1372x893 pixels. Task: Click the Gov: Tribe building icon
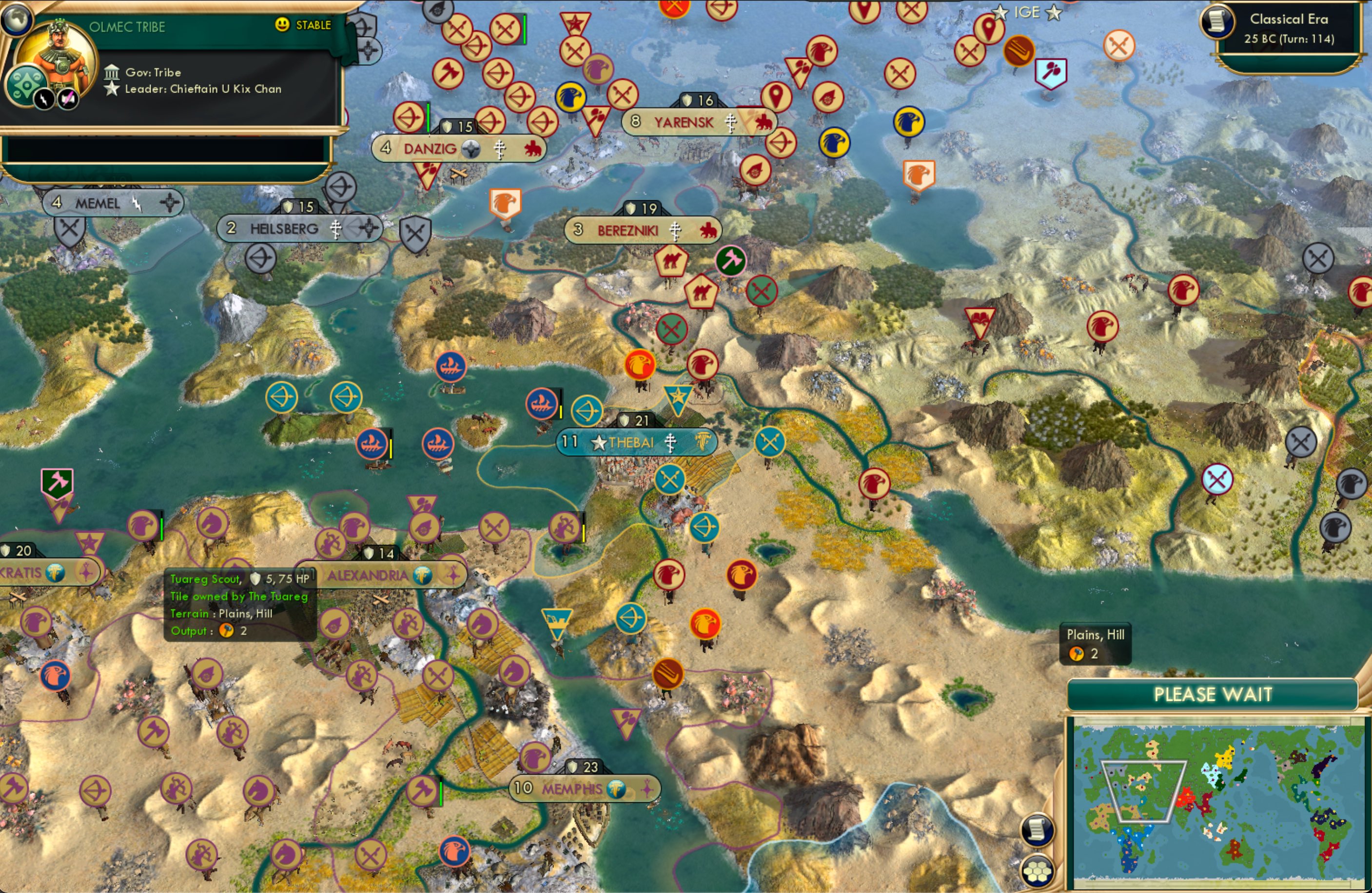111,72
